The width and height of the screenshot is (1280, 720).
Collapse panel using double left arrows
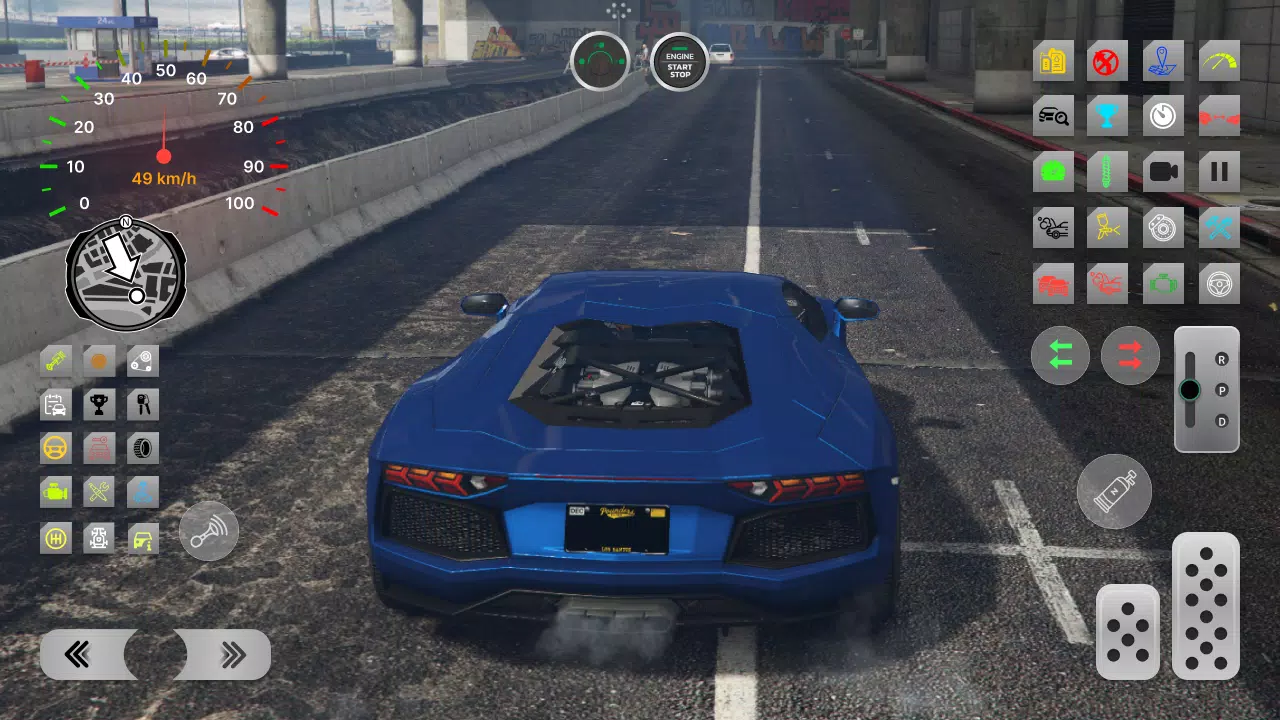[x=75, y=654]
